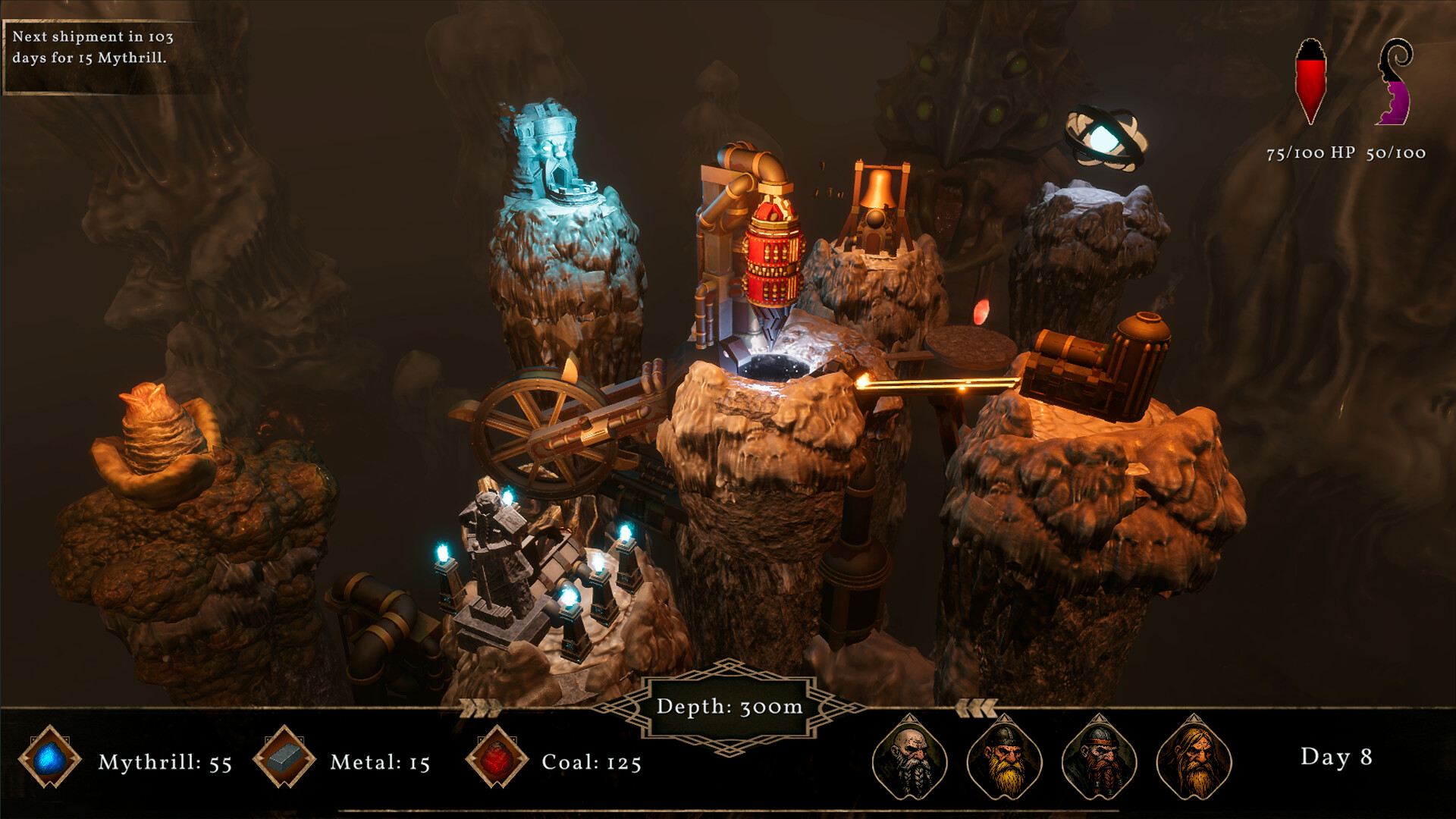Click the blue Mythrill resource icon
The image size is (1456, 819).
[x=50, y=757]
